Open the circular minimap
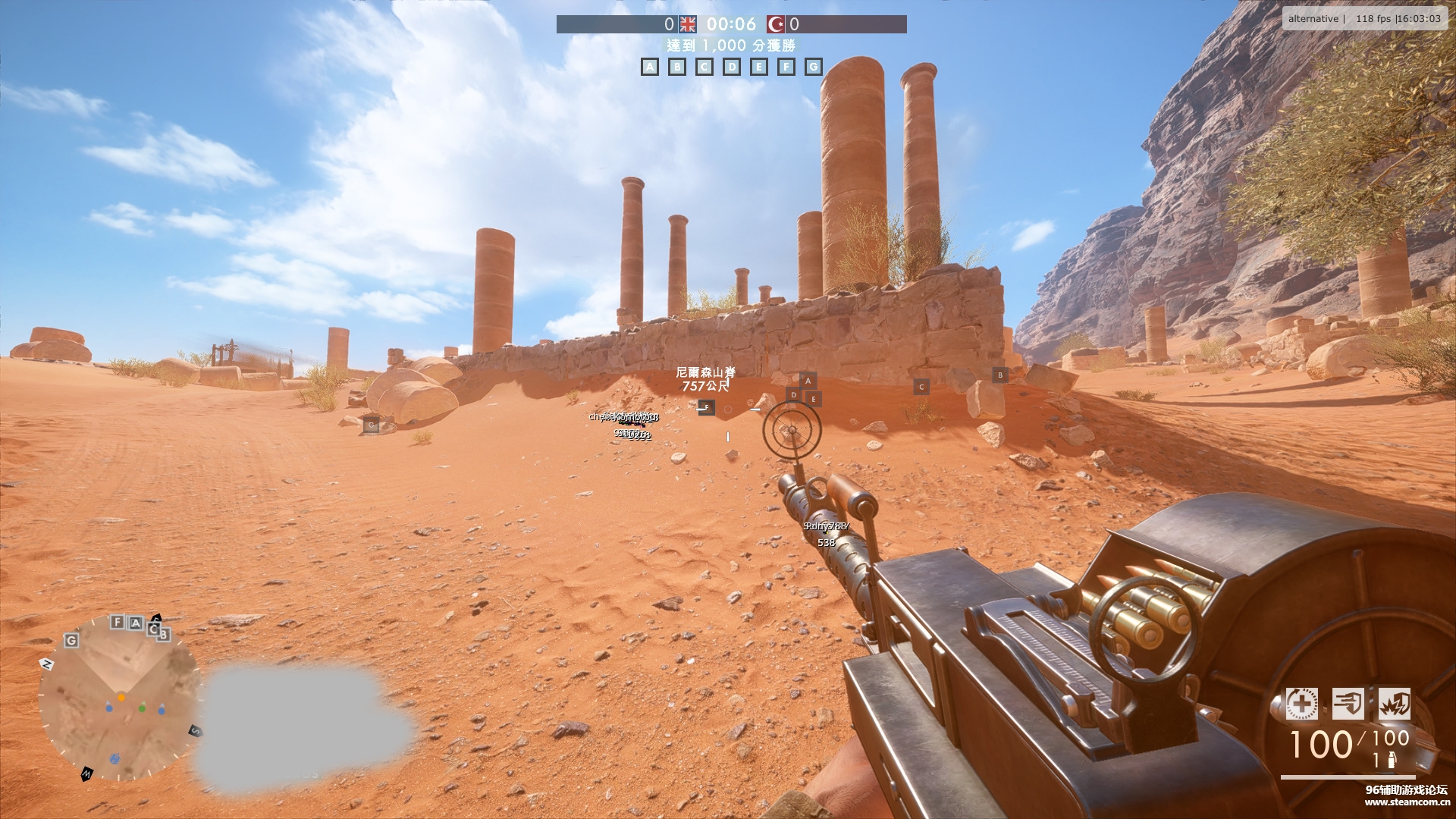The image size is (1456, 819). tap(118, 698)
